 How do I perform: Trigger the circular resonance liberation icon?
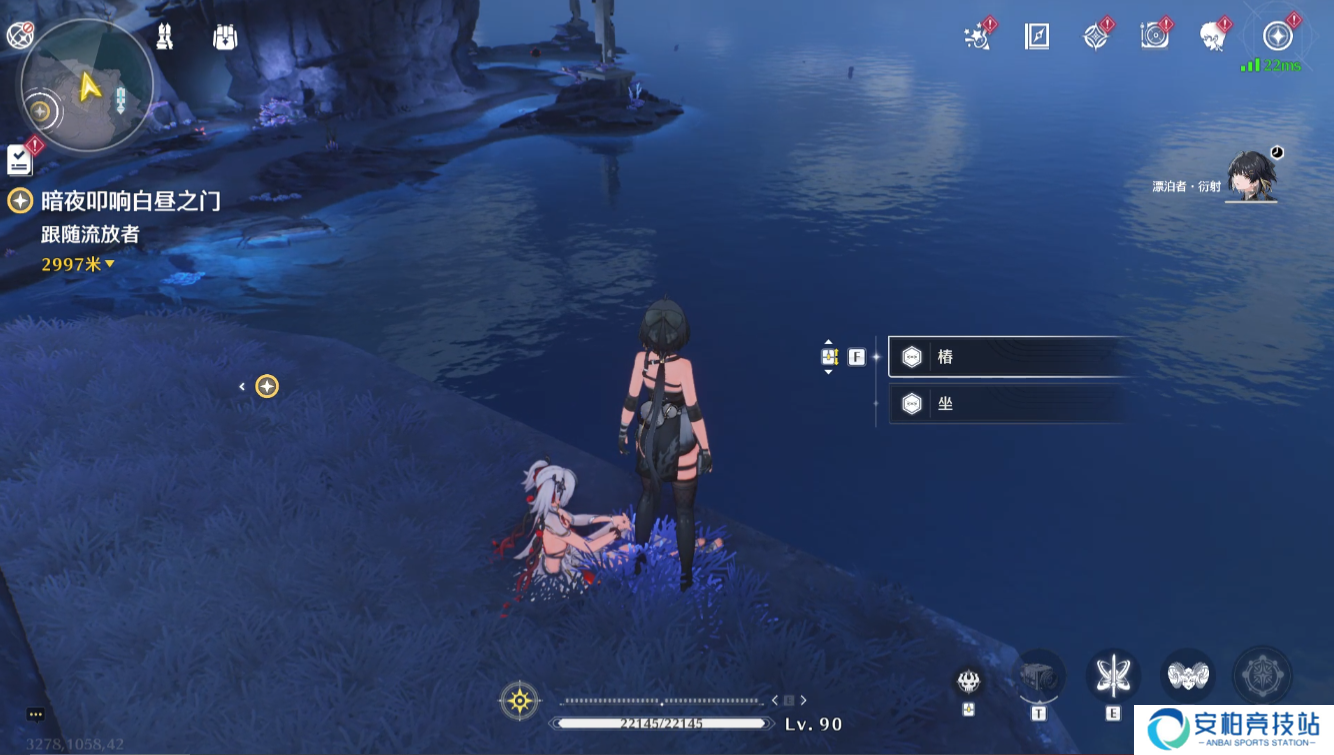[x=1262, y=676]
